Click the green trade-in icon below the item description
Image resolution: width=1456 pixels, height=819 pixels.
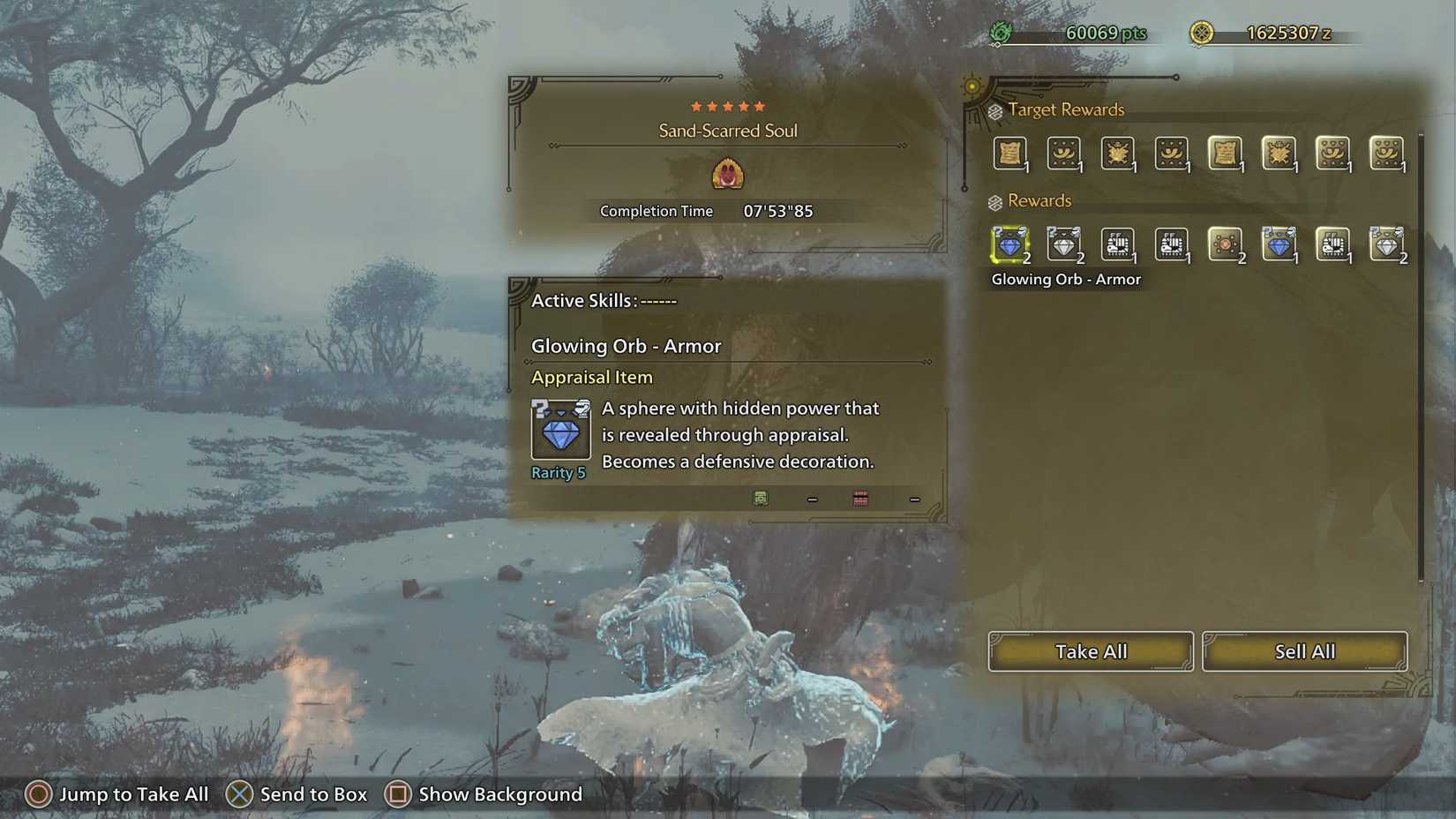click(760, 499)
